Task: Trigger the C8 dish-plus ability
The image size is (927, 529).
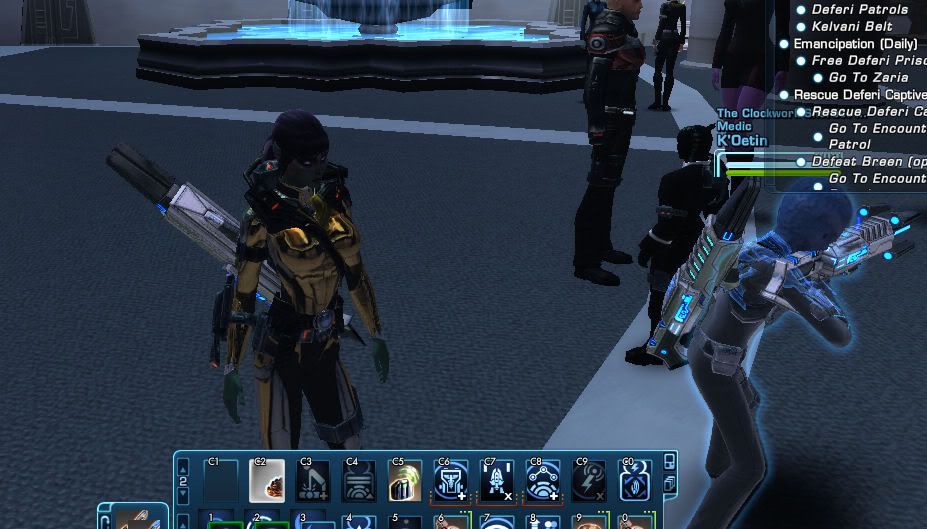Action: (x=543, y=481)
